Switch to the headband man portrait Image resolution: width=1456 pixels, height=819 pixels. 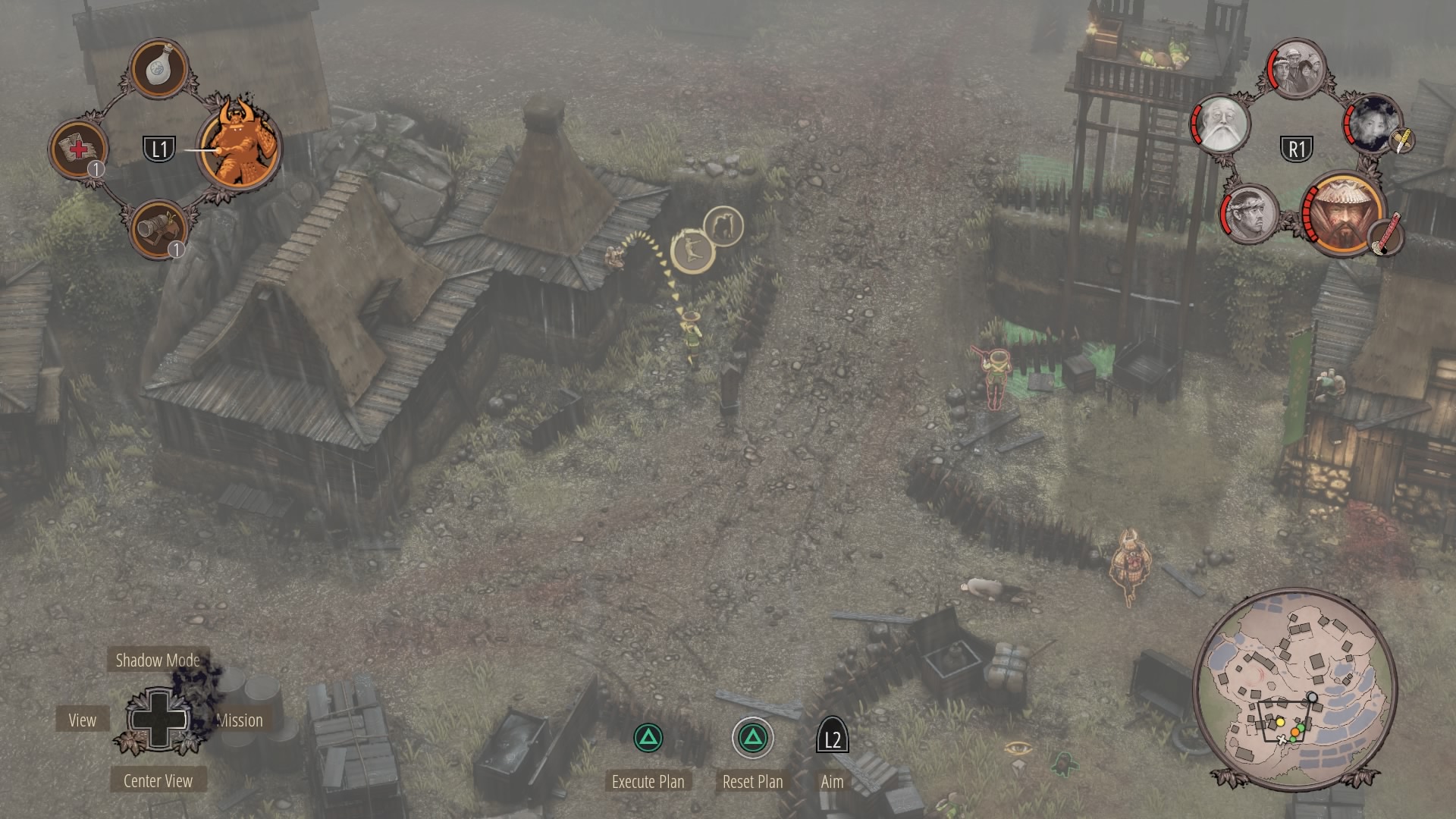[1250, 213]
